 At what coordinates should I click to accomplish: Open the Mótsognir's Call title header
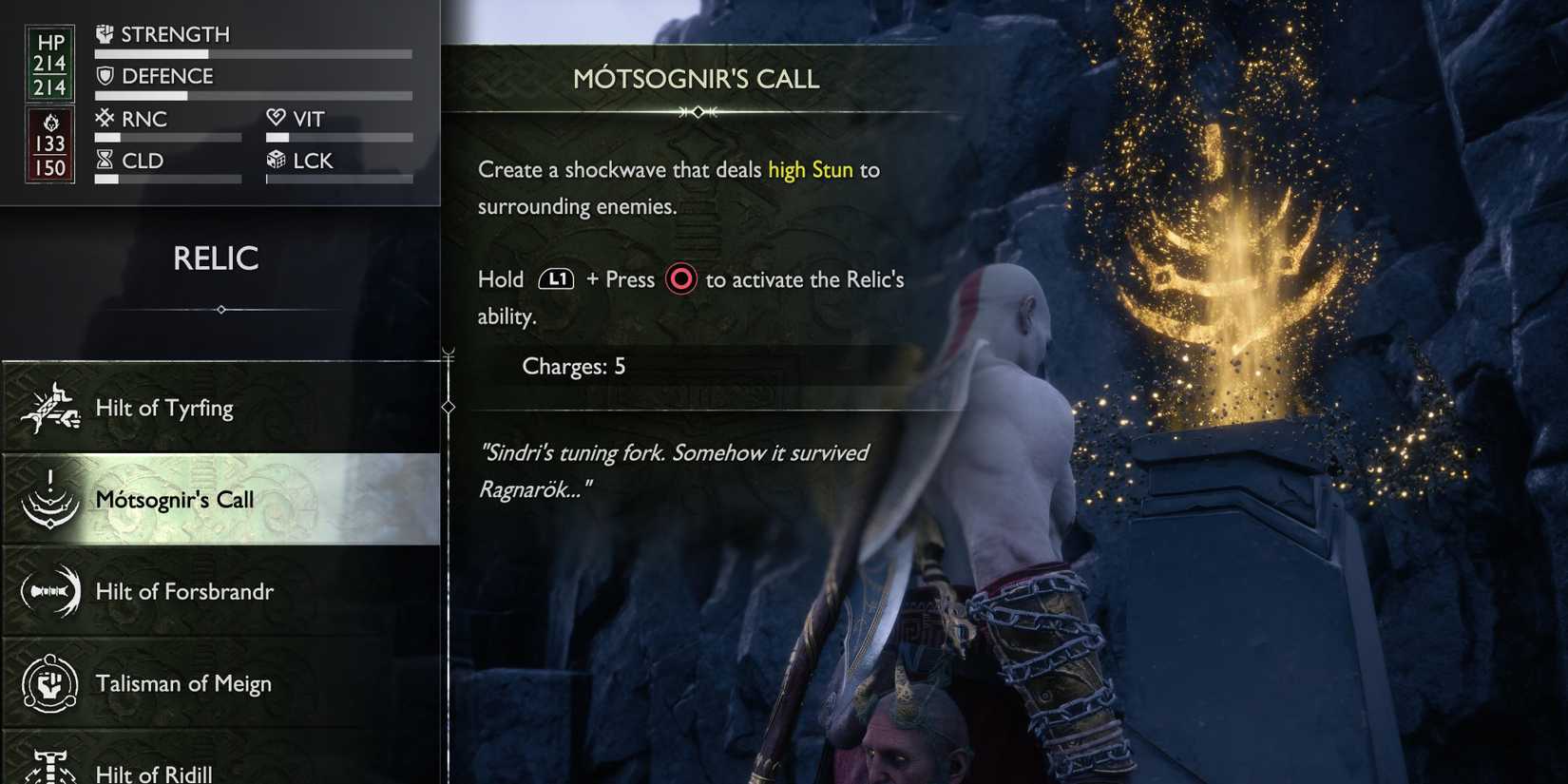click(698, 79)
